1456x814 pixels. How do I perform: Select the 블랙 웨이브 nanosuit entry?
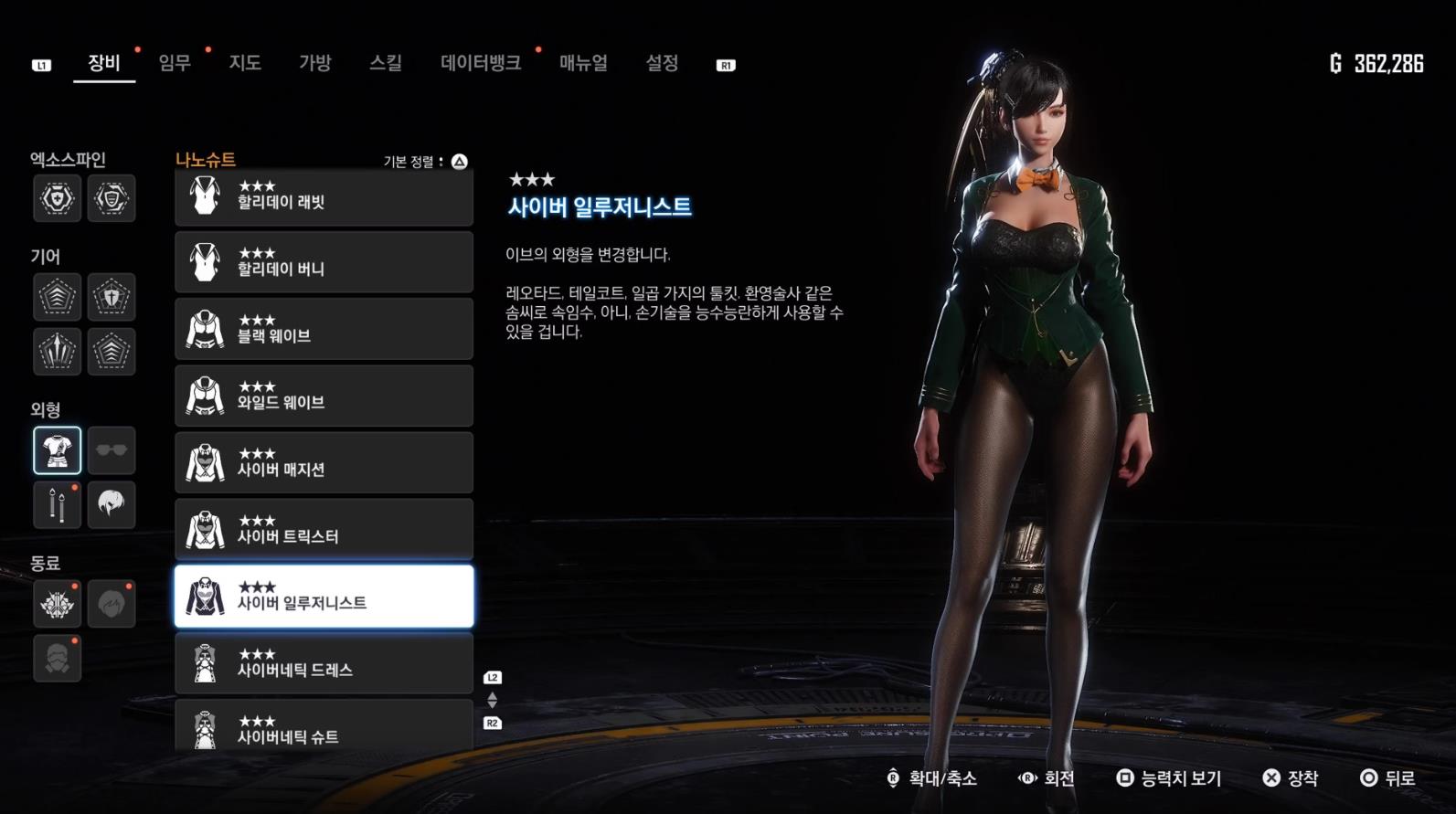click(324, 329)
